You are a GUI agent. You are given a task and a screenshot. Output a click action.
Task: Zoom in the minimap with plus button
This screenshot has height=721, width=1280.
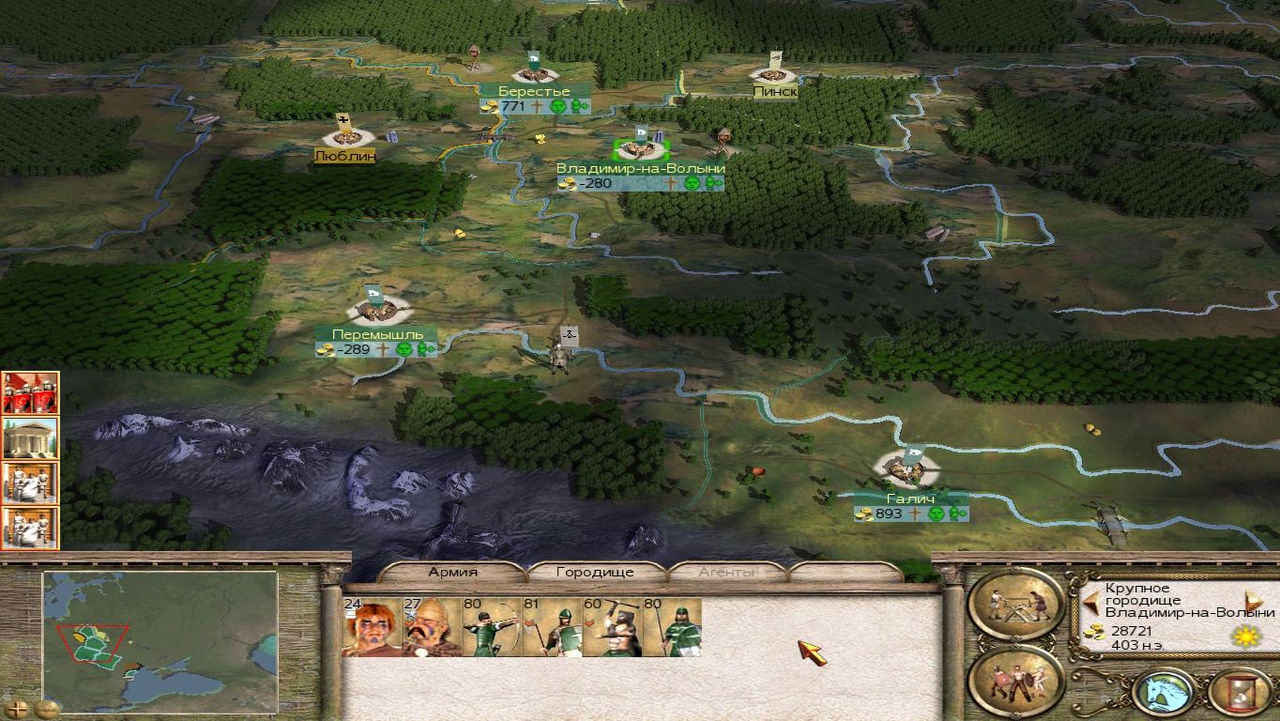point(17,709)
